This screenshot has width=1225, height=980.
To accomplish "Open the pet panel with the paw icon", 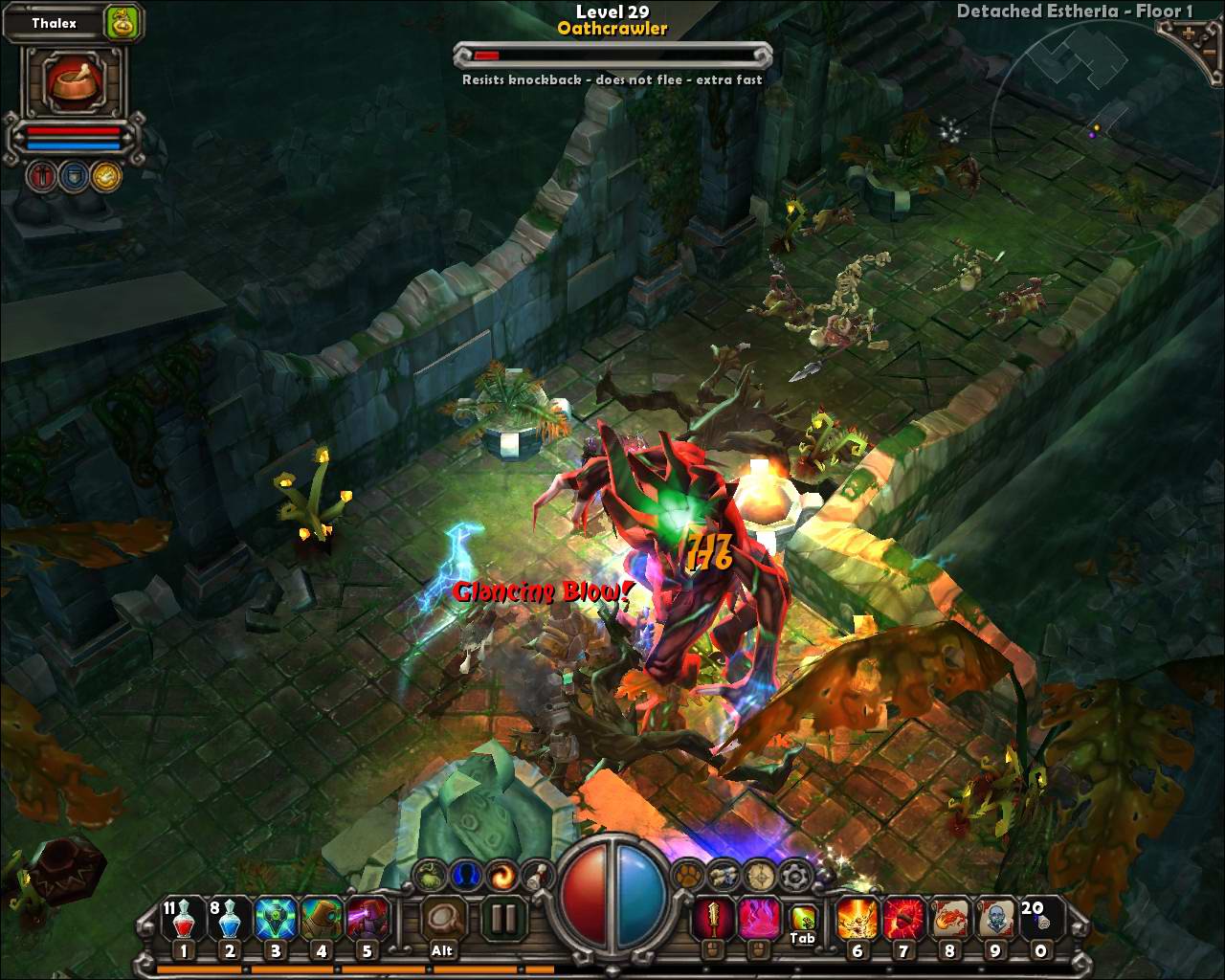I will pyautogui.click(x=687, y=875).
